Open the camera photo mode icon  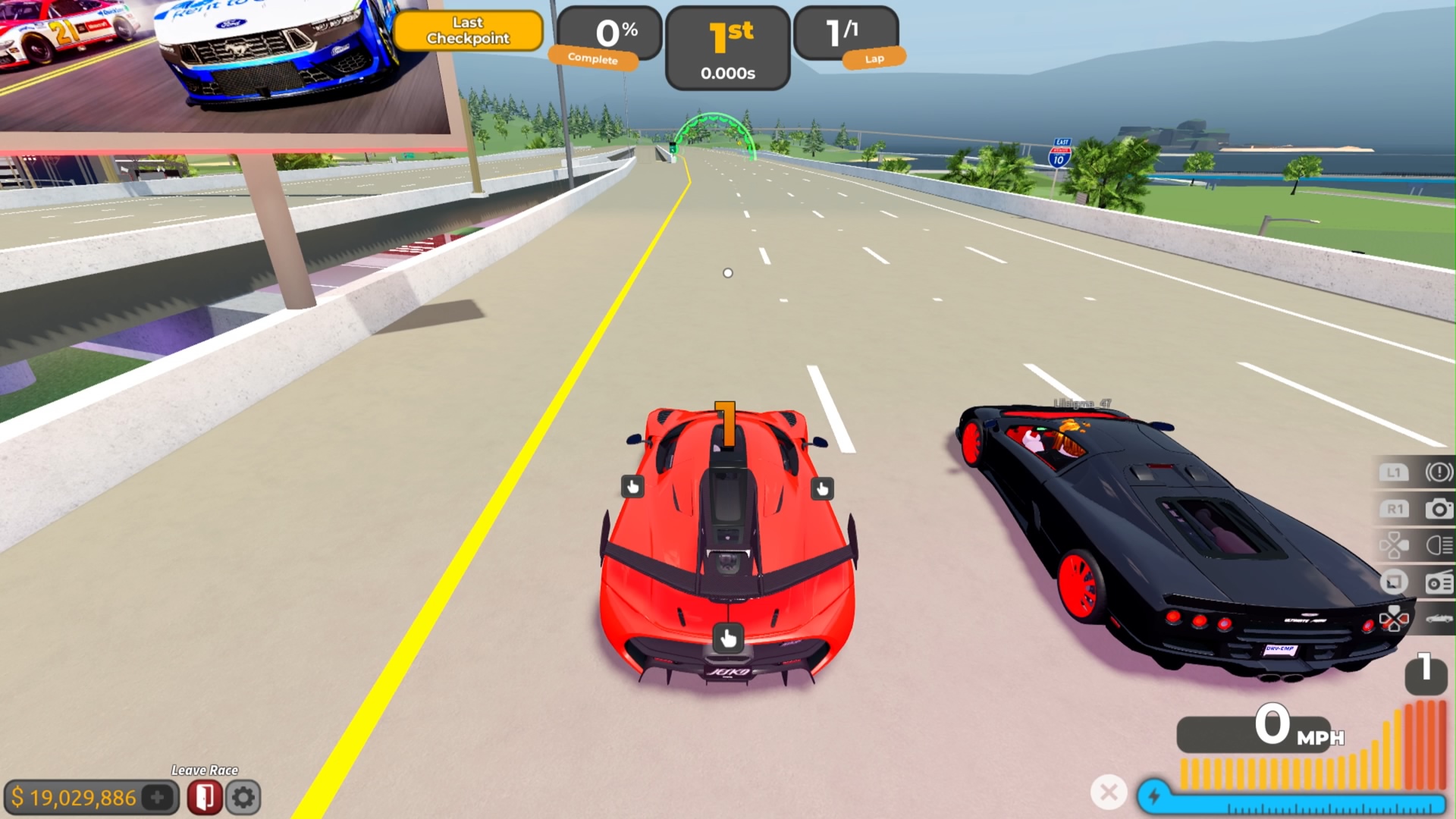point(1439,509)
